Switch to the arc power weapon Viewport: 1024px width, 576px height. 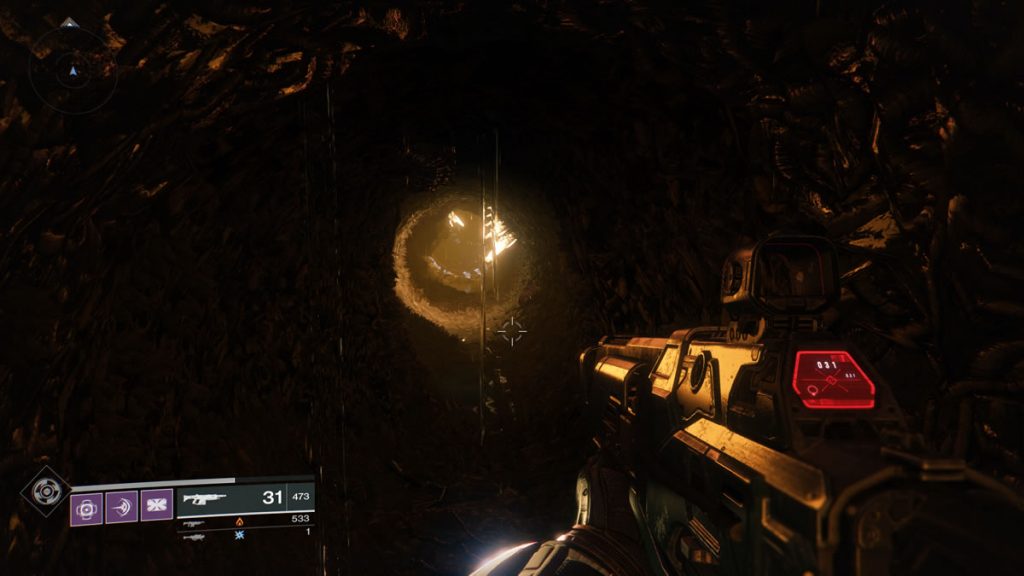pyautogui.click(x=194, y=536)
